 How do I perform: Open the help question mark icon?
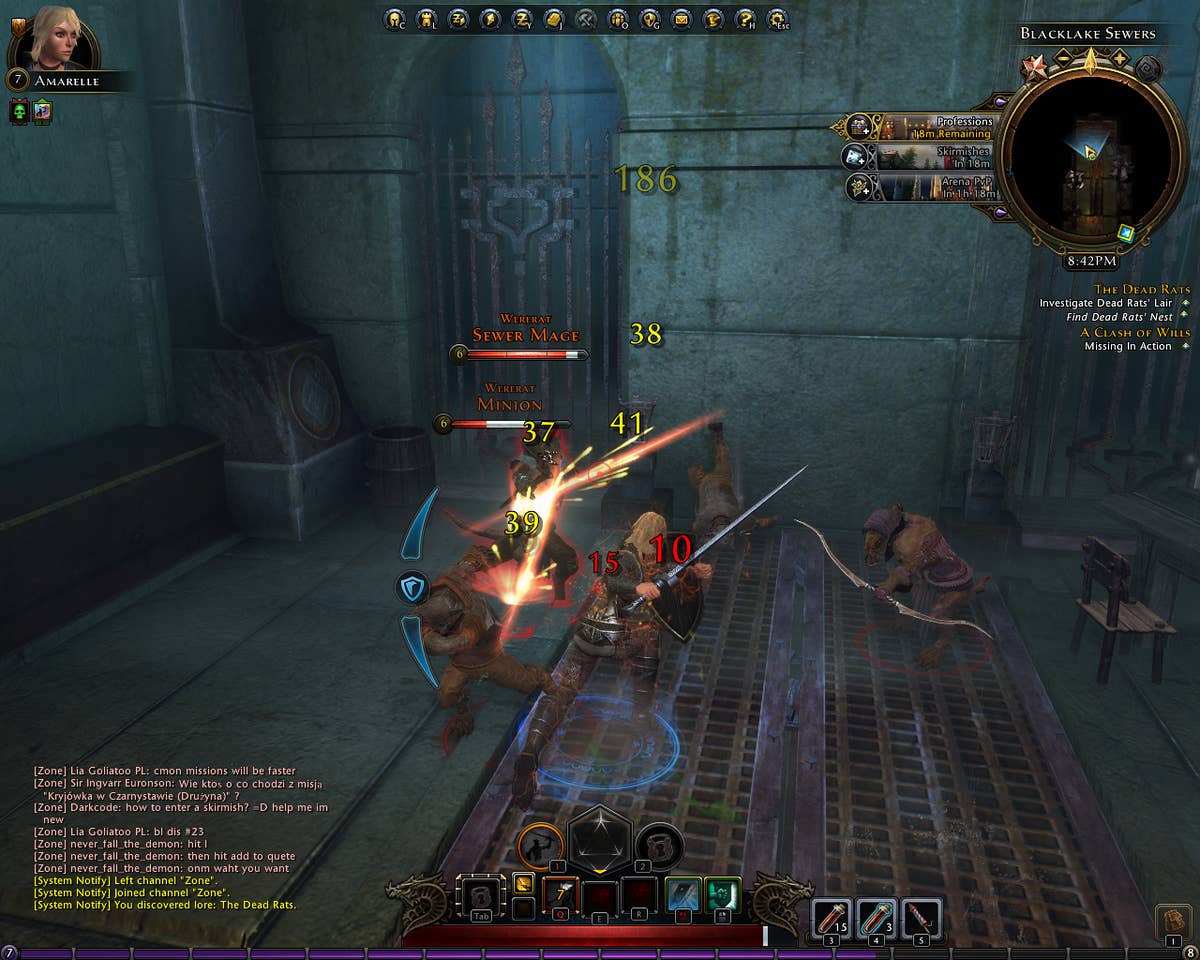click(745, 18)
